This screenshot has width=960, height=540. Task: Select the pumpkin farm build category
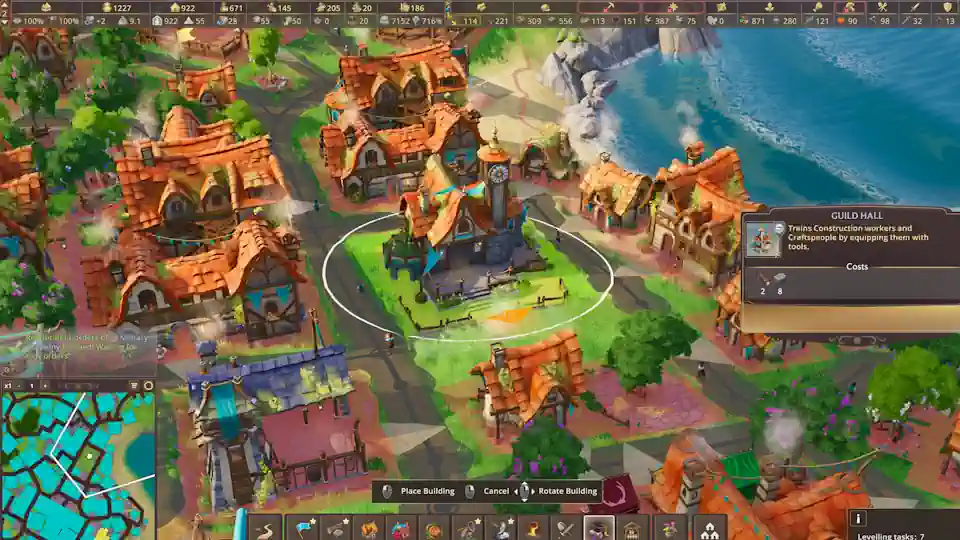coord(434,528)
